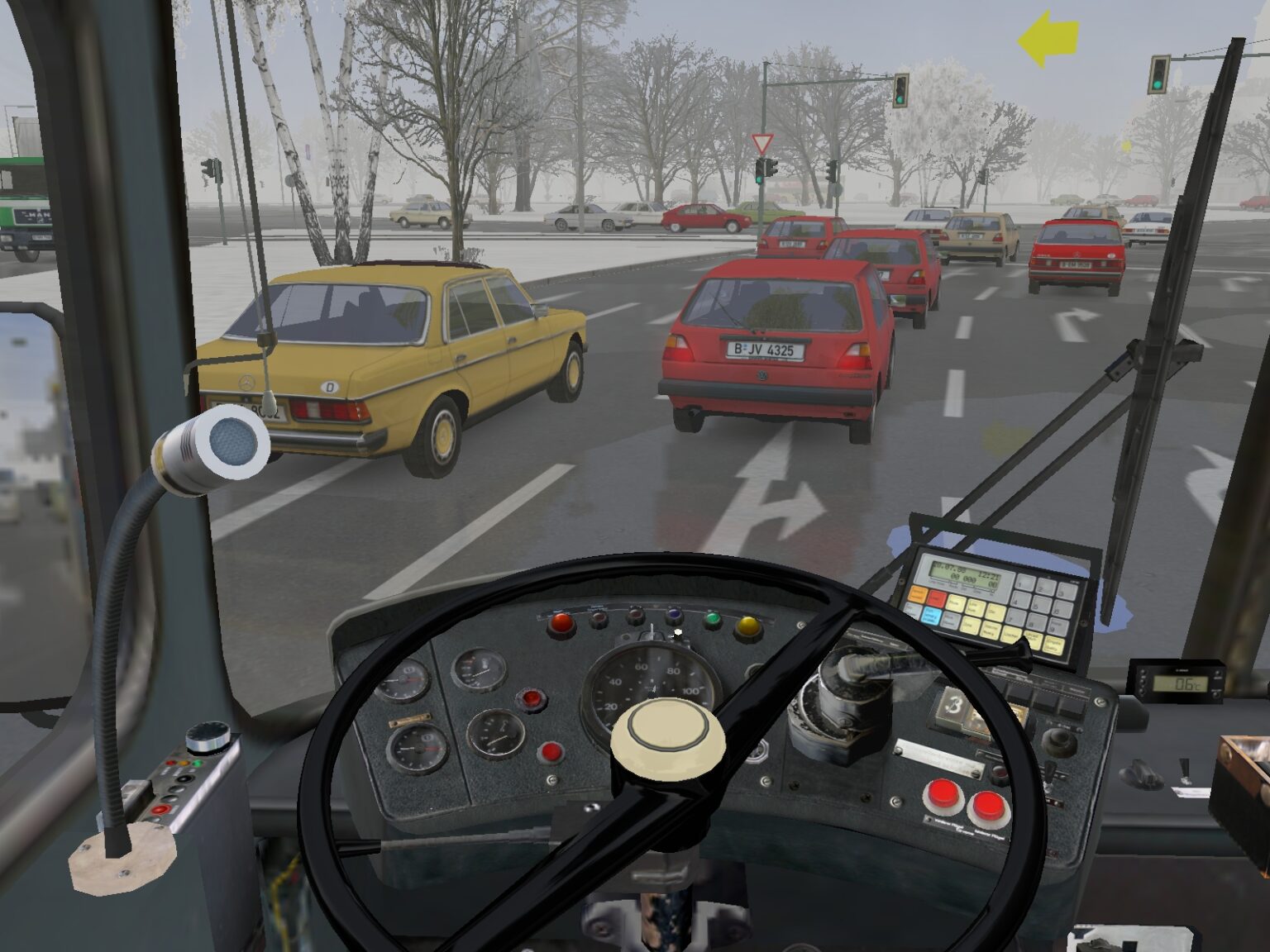
Task: Turn the silver knob on the microphone console
Action: click(207, 737)
